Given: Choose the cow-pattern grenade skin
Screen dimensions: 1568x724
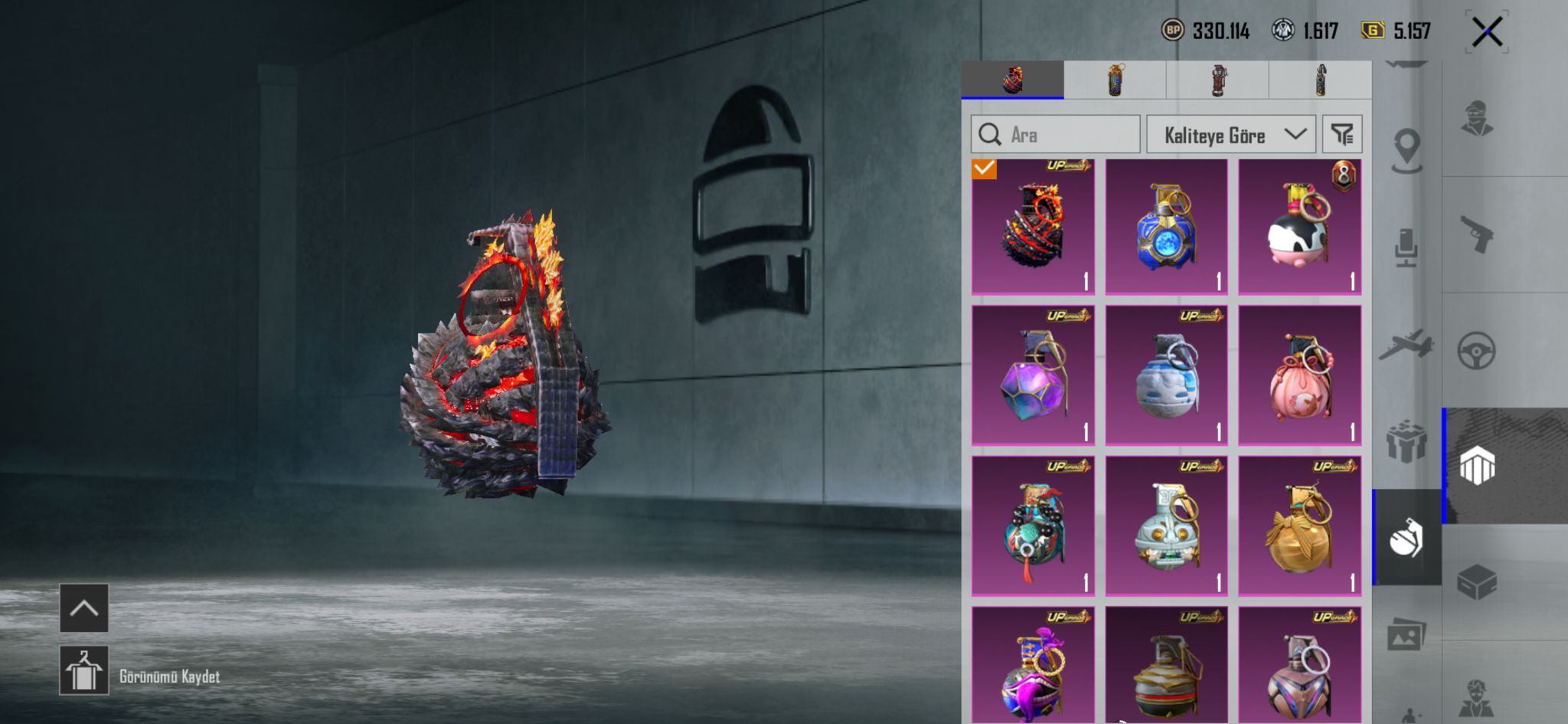Looking at the screenshot, I should coord(1299,227).
